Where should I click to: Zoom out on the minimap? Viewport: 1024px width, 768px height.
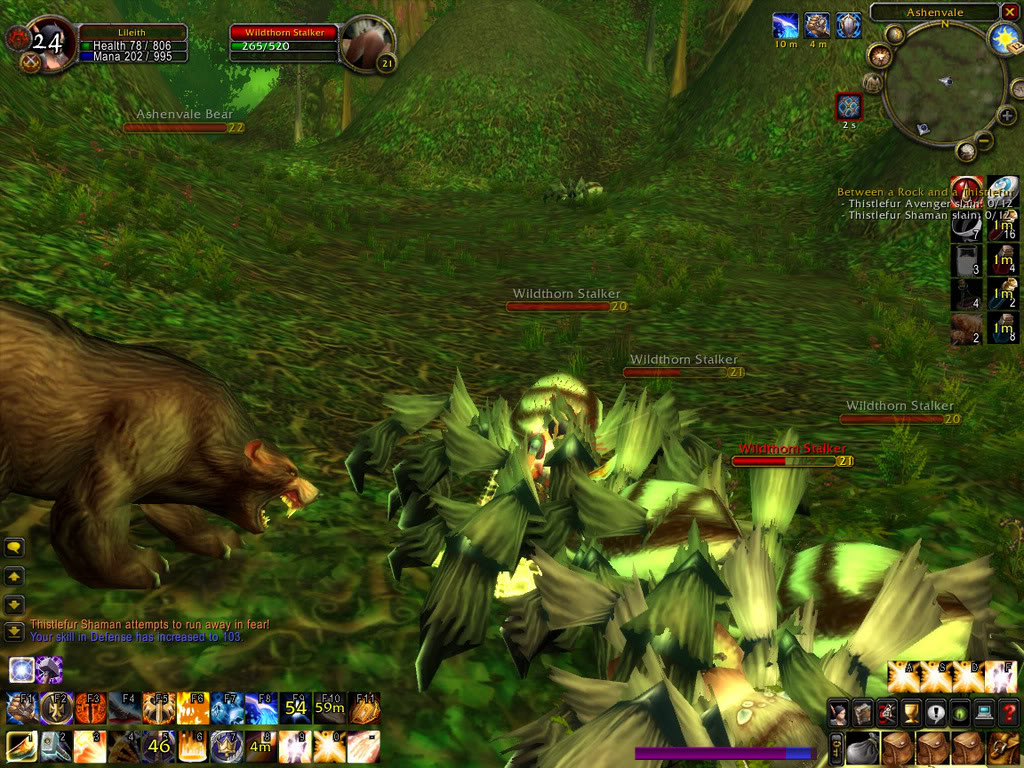[983, 141]
